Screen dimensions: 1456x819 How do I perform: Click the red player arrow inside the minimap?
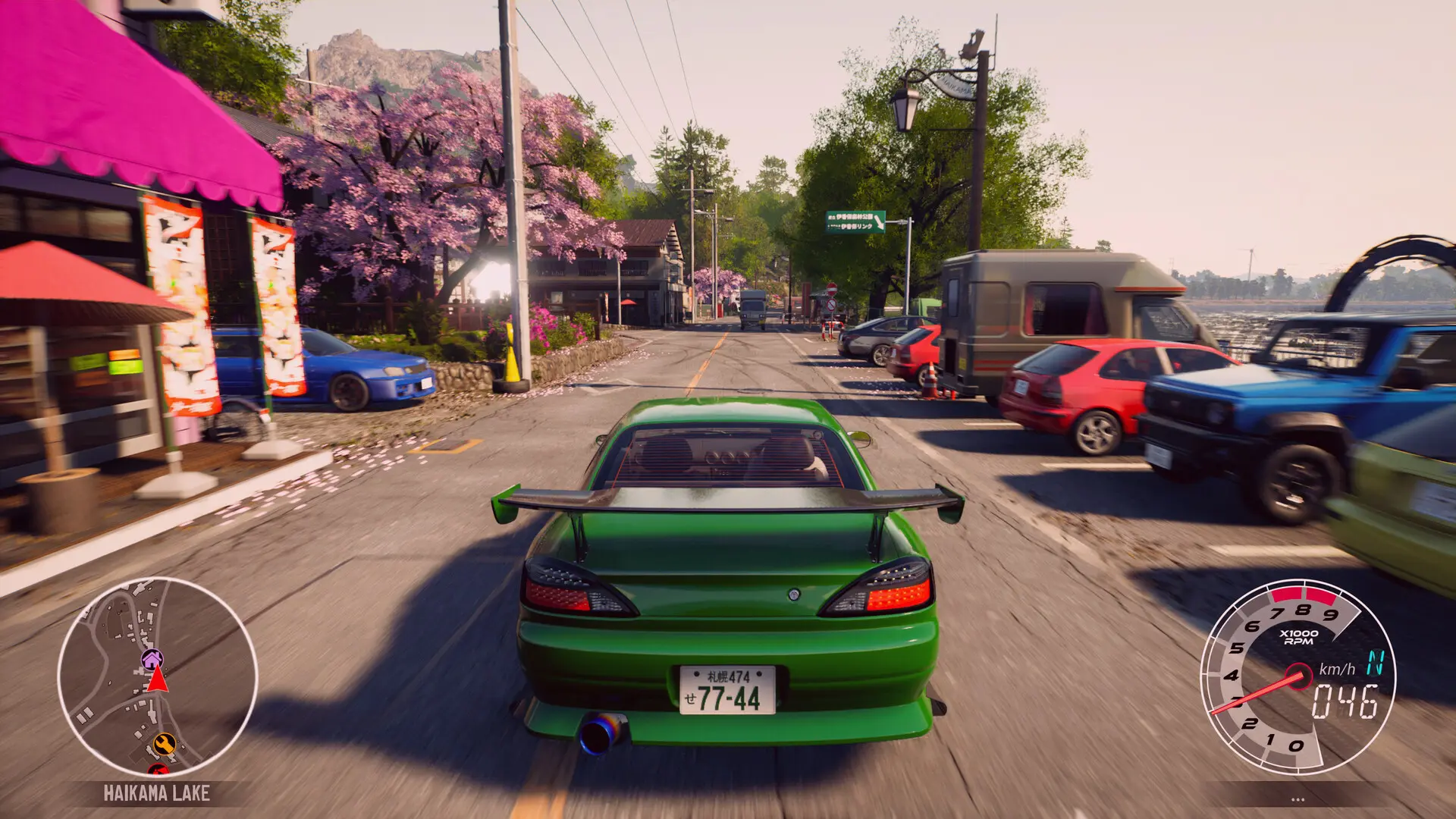[156, 680]
